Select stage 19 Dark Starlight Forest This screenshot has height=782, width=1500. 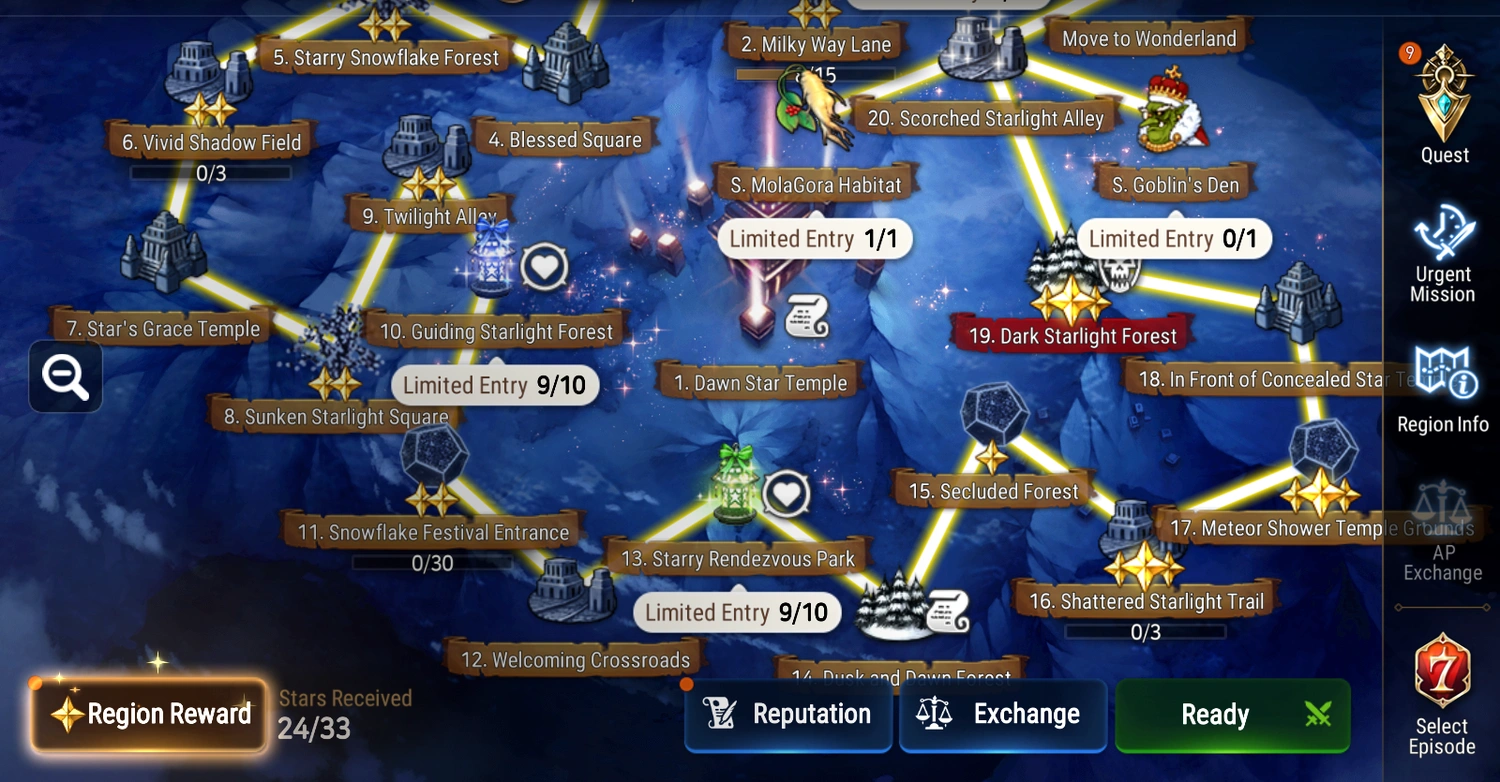coord(1071,336)
